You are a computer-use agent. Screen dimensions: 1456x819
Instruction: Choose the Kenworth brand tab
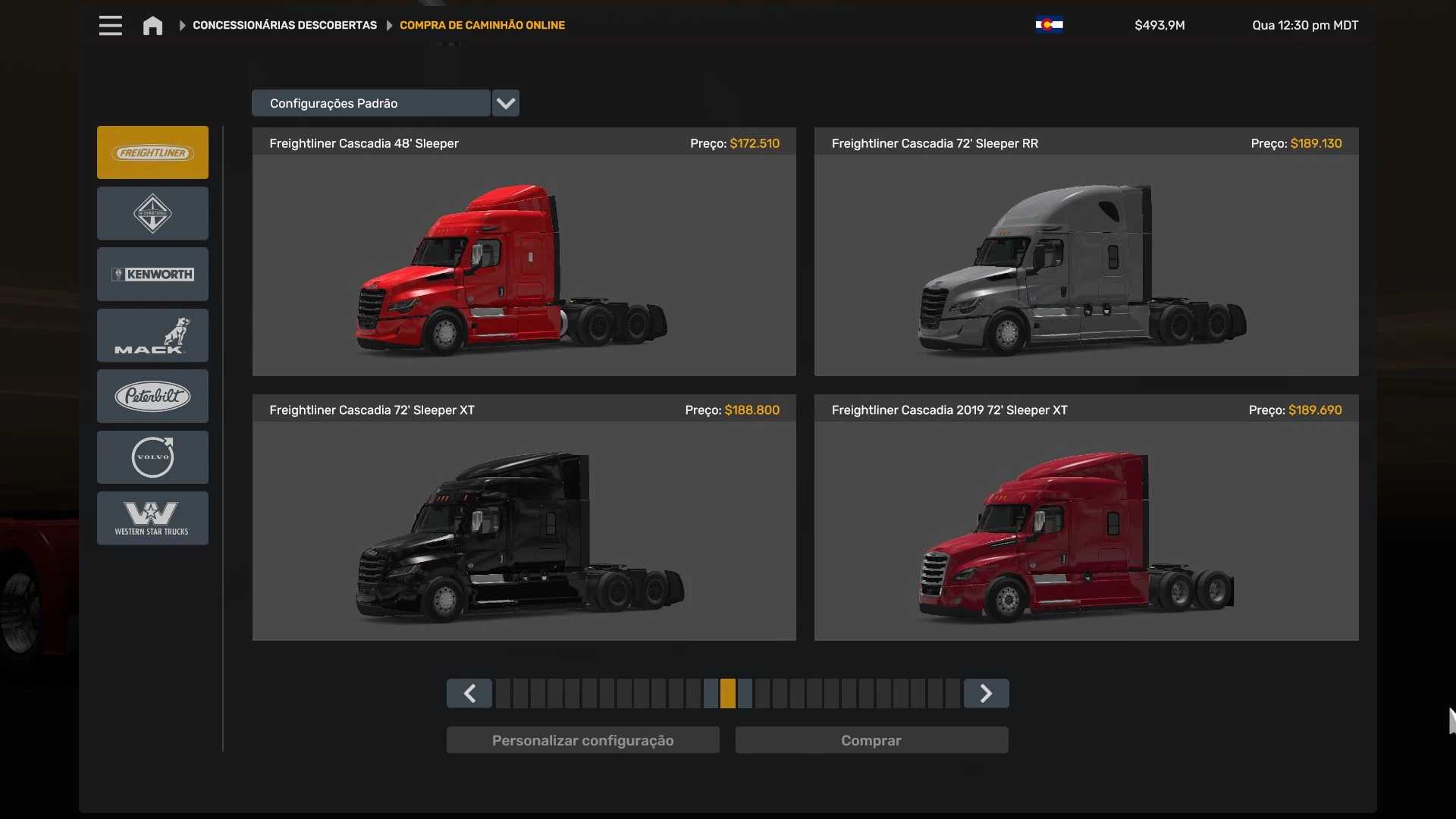coord(152,275)
